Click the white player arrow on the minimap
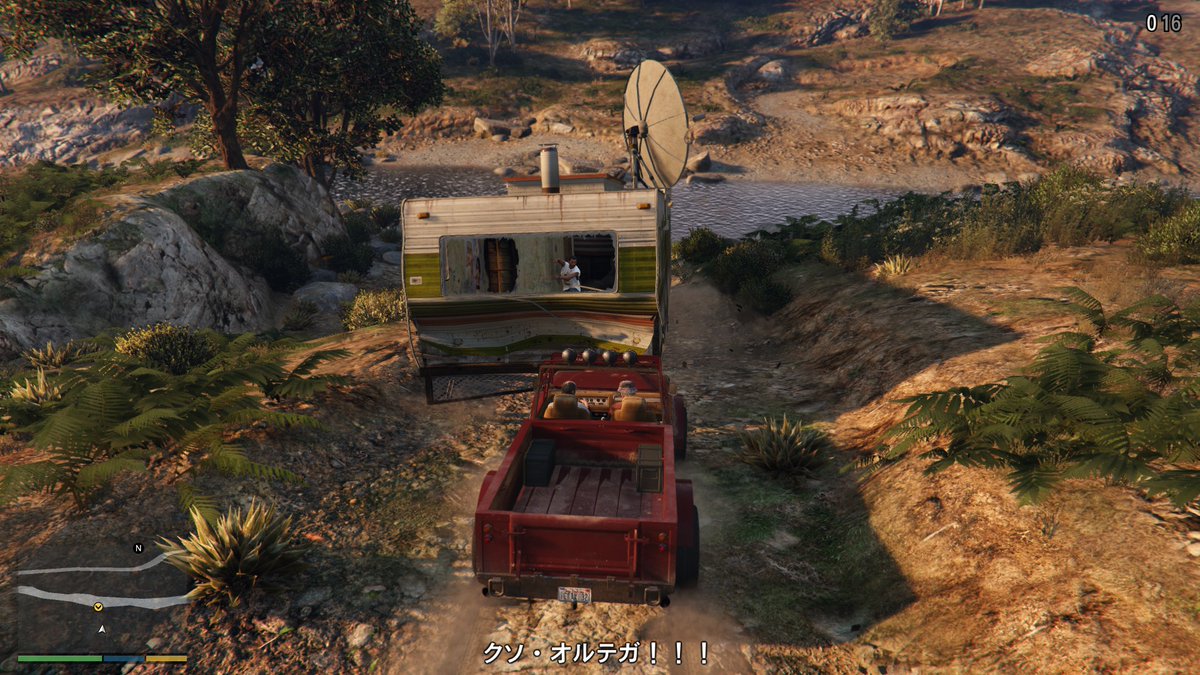This screenshot has width=1200, height=675. (102, 629)
